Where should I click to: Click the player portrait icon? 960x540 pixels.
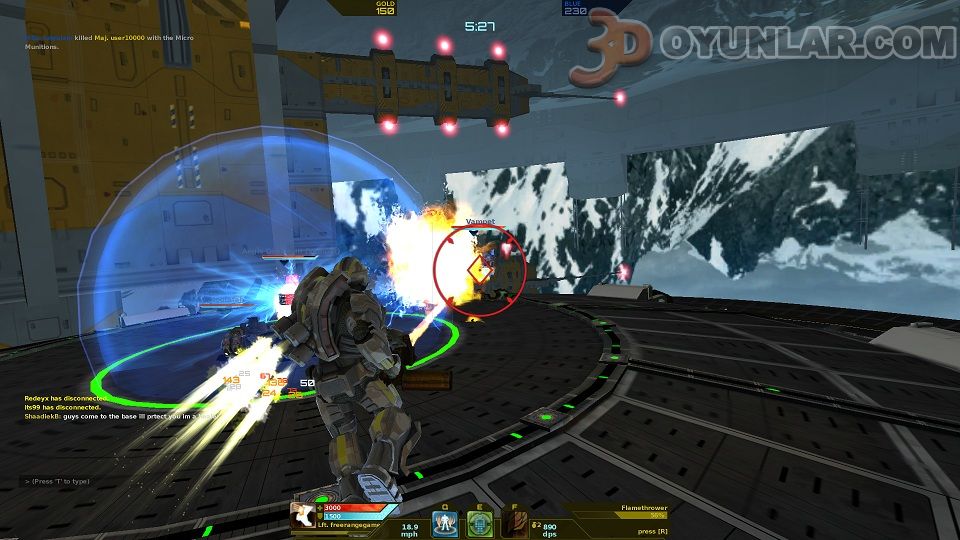tap(302, 515)
